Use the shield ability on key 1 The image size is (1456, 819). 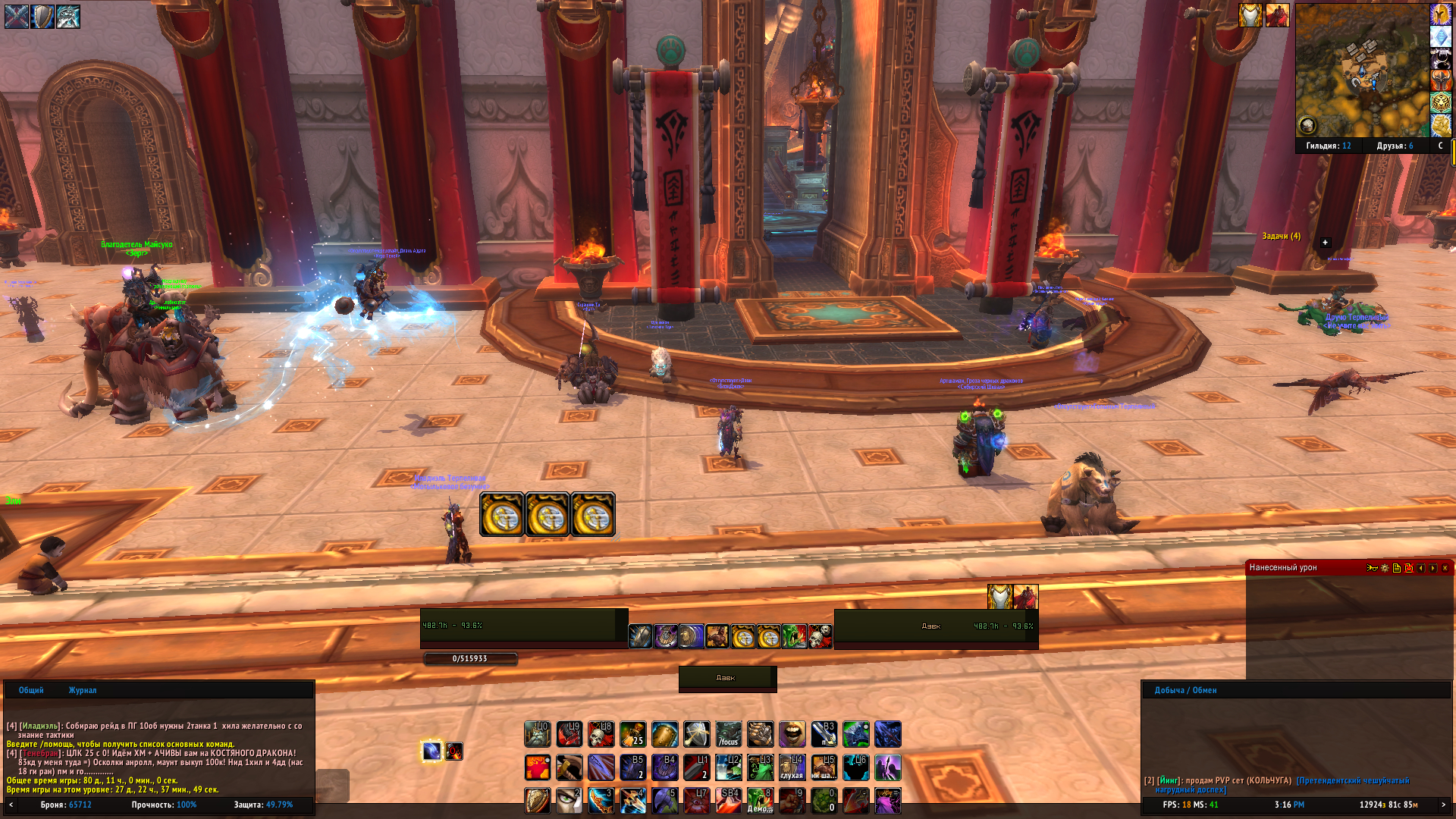pyautogui.click(x=538, y=801)
